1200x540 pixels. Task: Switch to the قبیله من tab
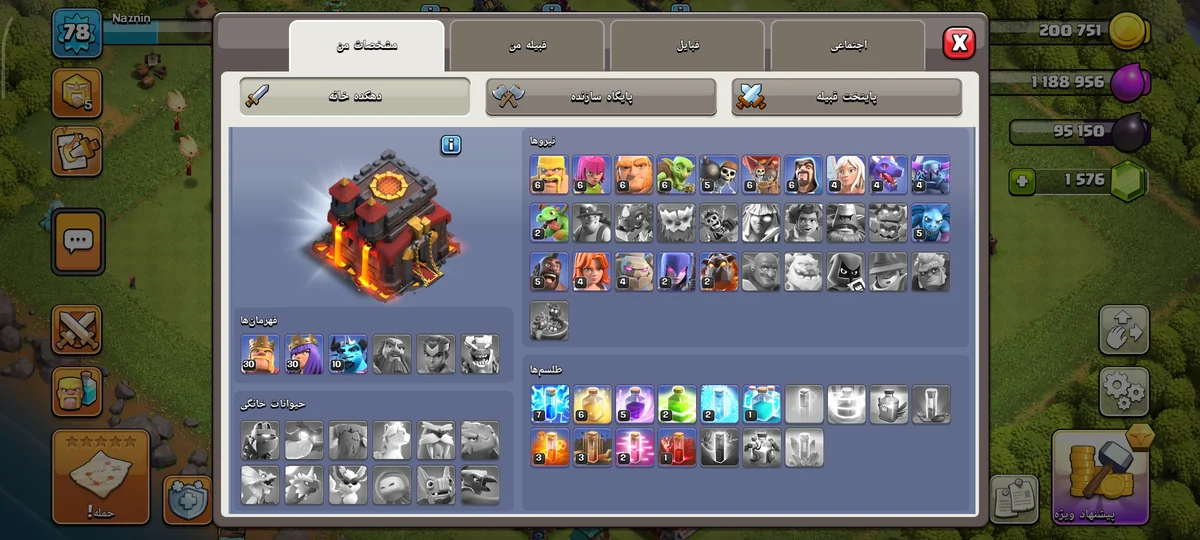(x=526, y=46)
